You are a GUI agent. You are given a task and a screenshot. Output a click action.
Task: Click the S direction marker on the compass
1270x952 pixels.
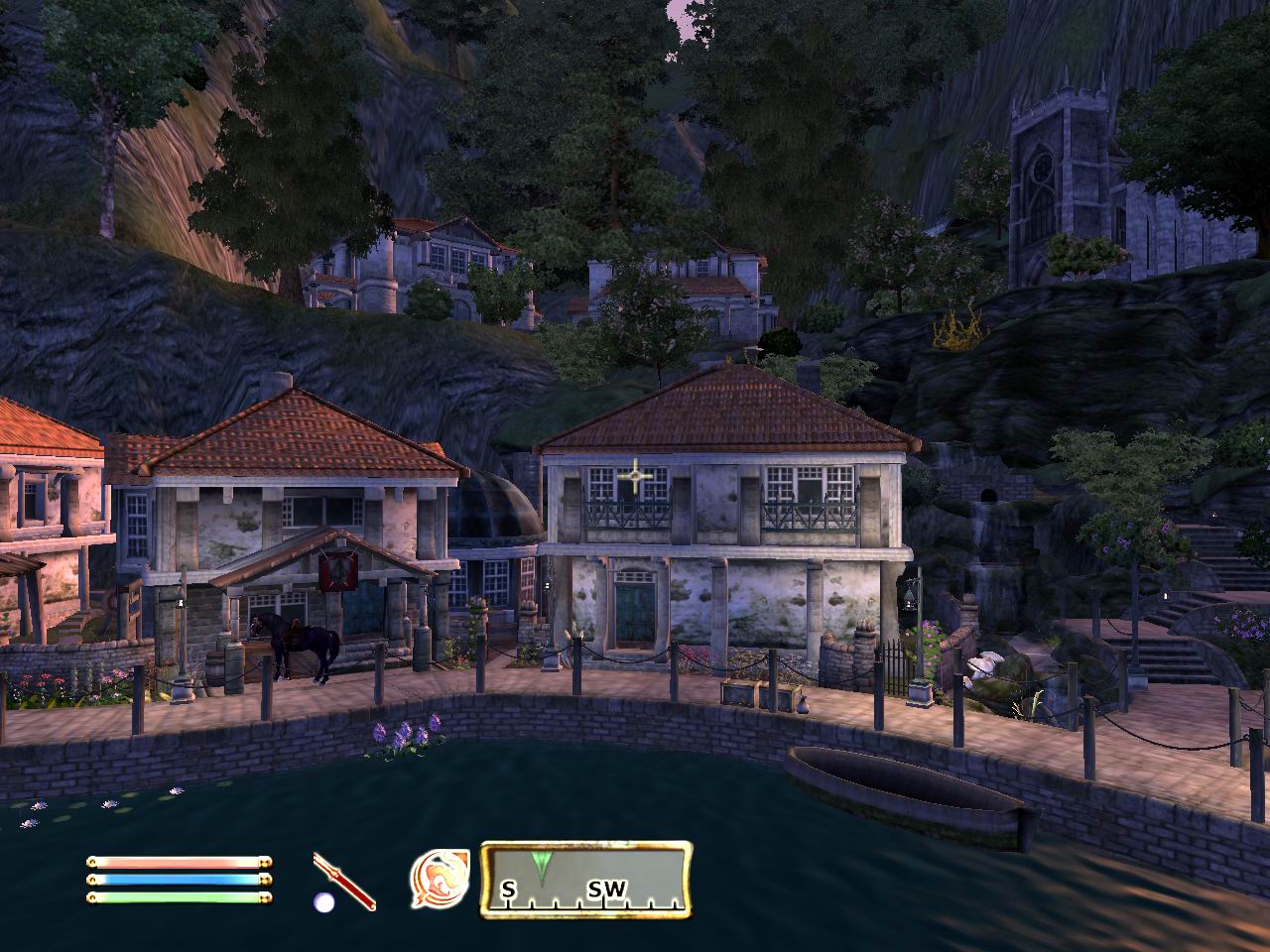[509, 891]
